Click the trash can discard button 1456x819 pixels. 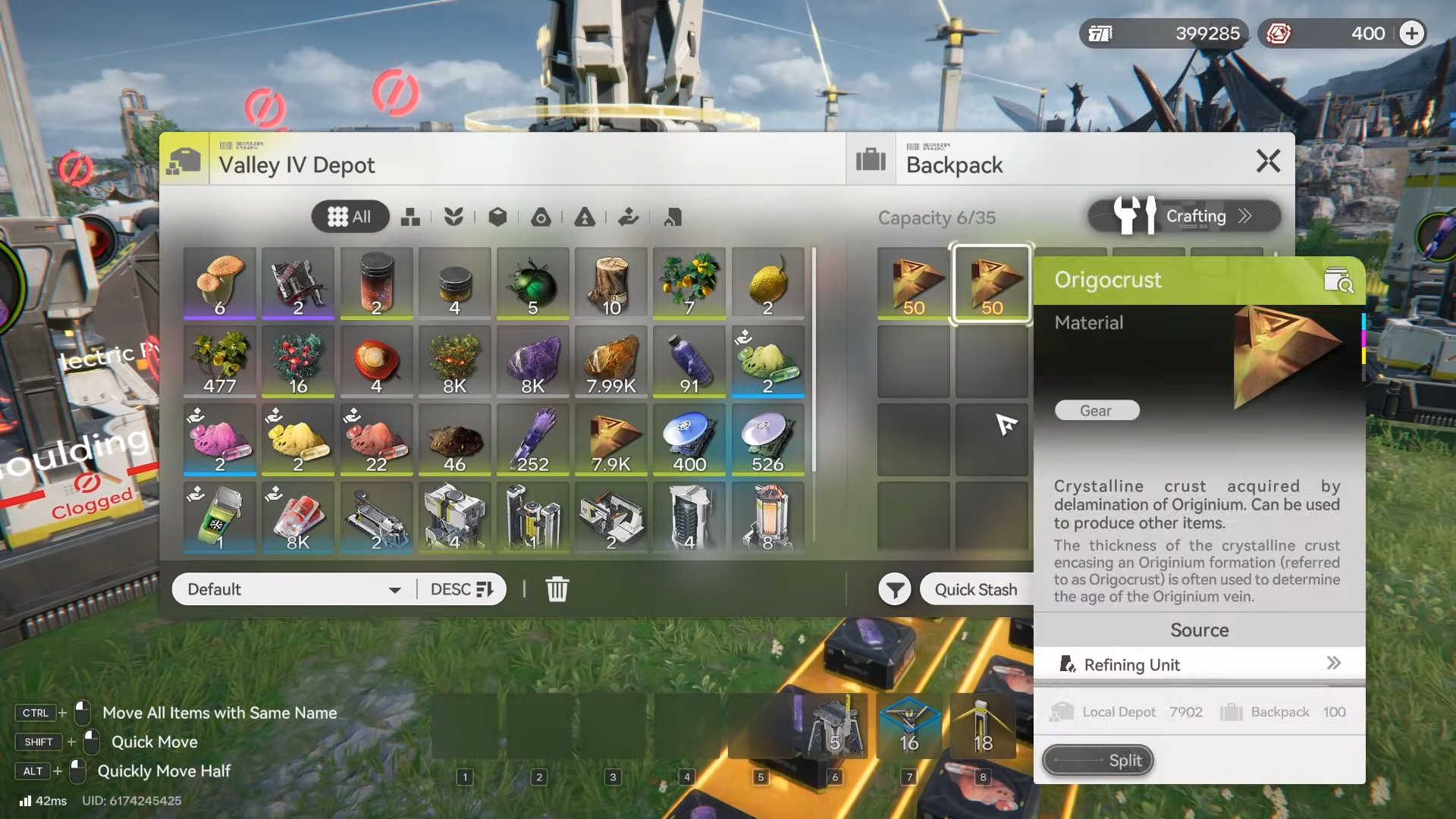pos(557,589)
